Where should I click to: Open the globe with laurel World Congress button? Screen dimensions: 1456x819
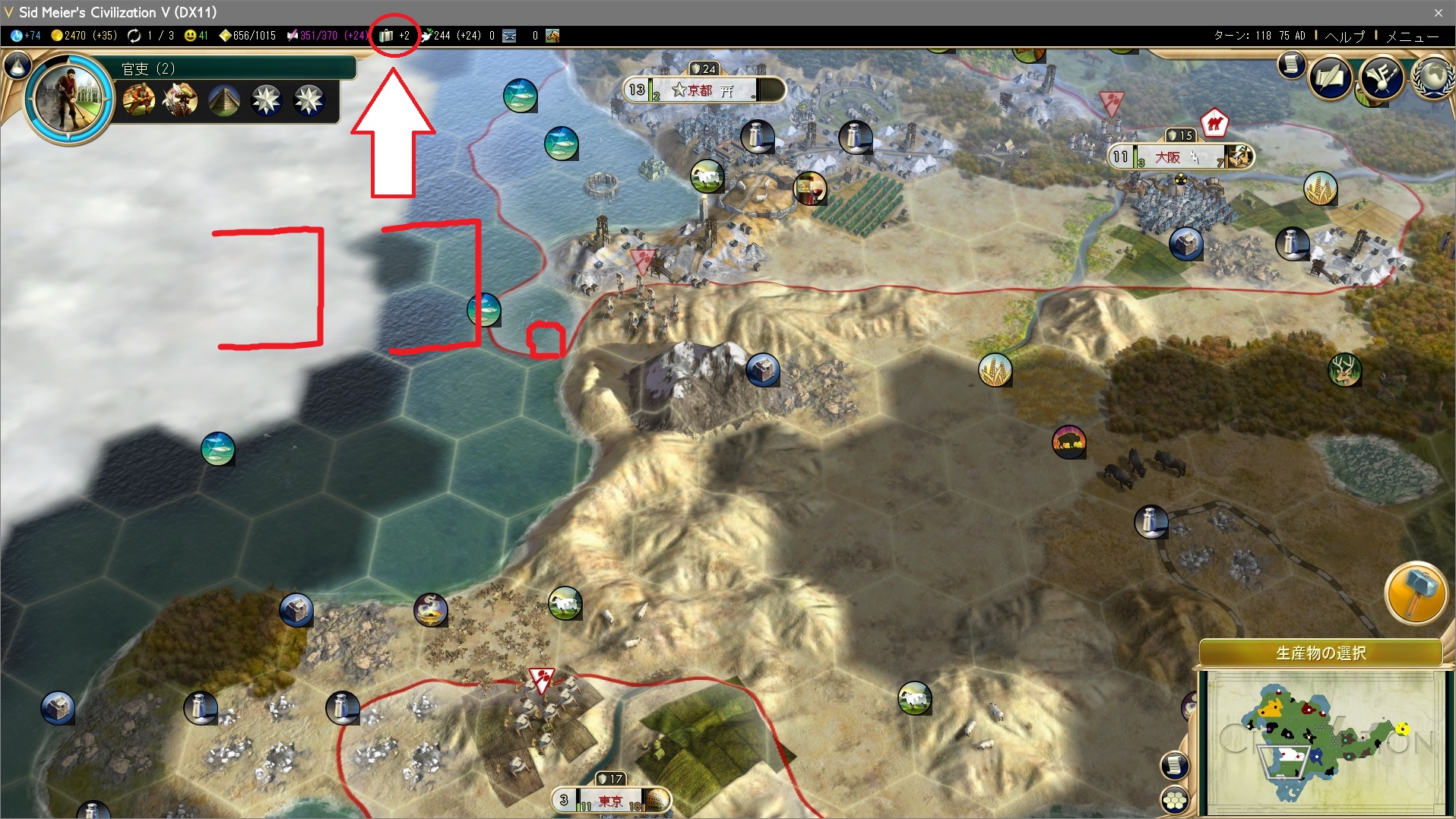[x=1433, y=78]
